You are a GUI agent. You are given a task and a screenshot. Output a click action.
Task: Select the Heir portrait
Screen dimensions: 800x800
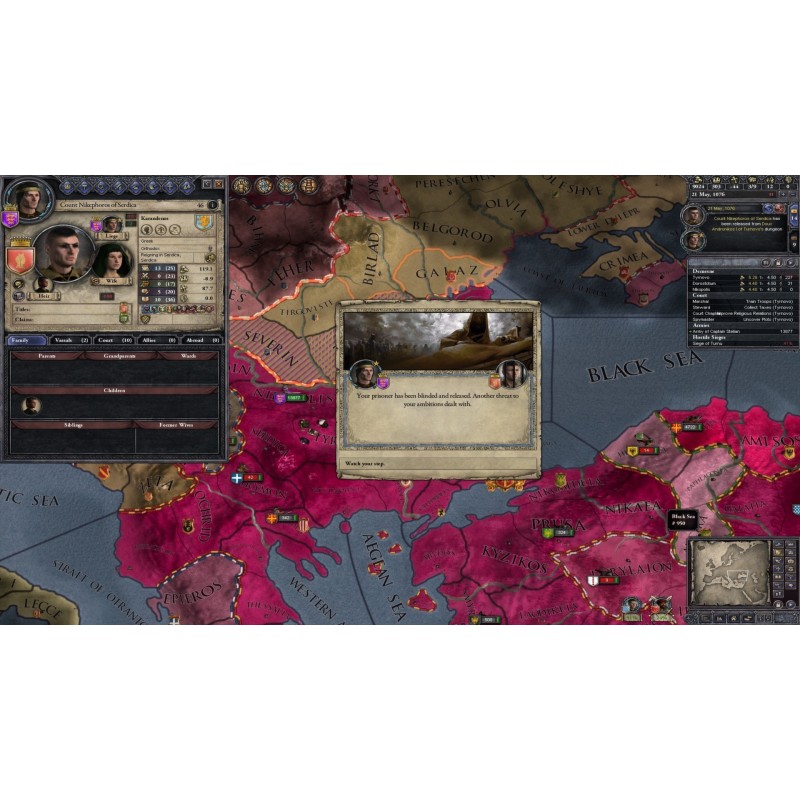[x=43, y=285]
